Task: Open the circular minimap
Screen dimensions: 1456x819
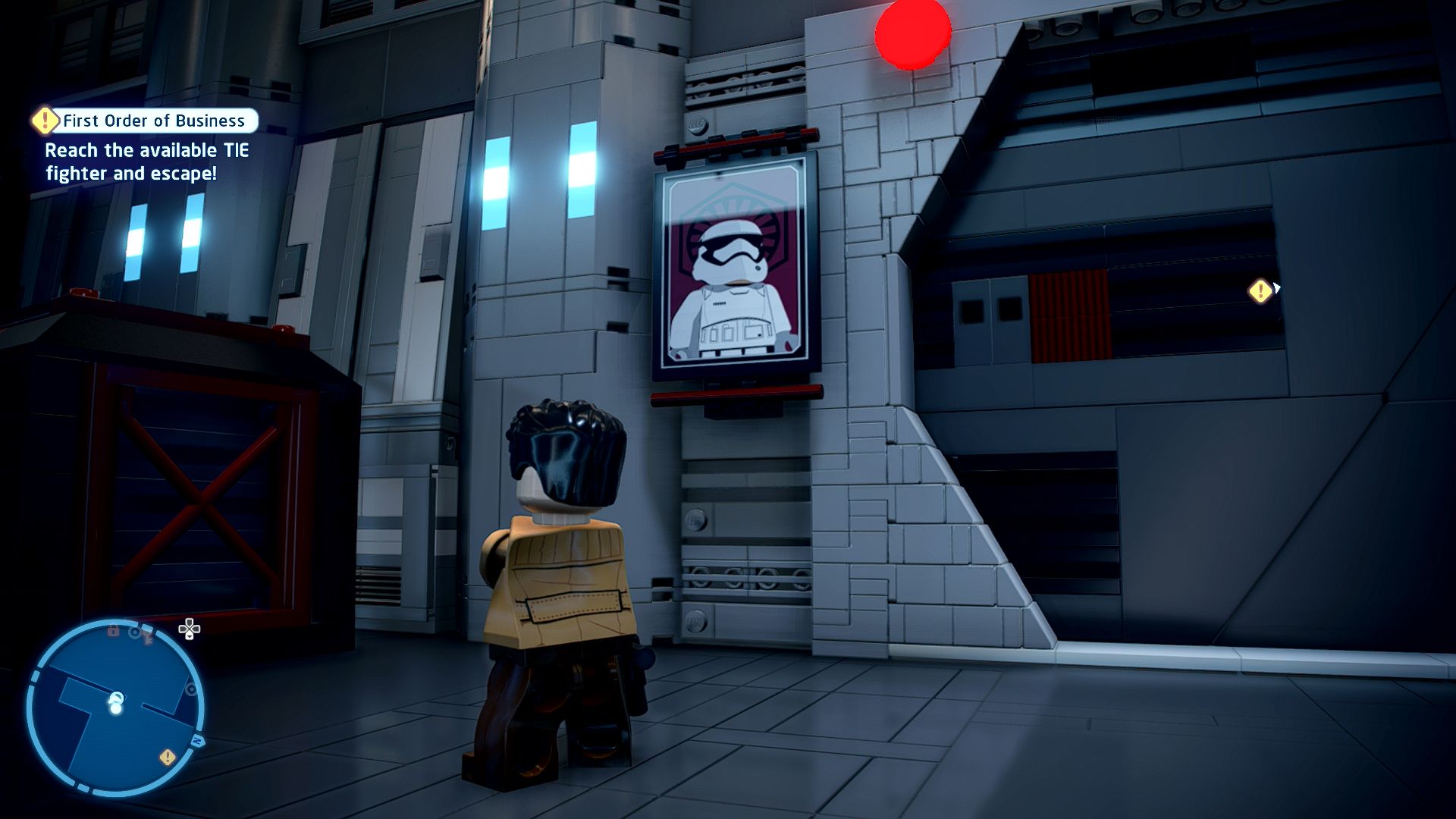Action: click(x=115, y=708)
